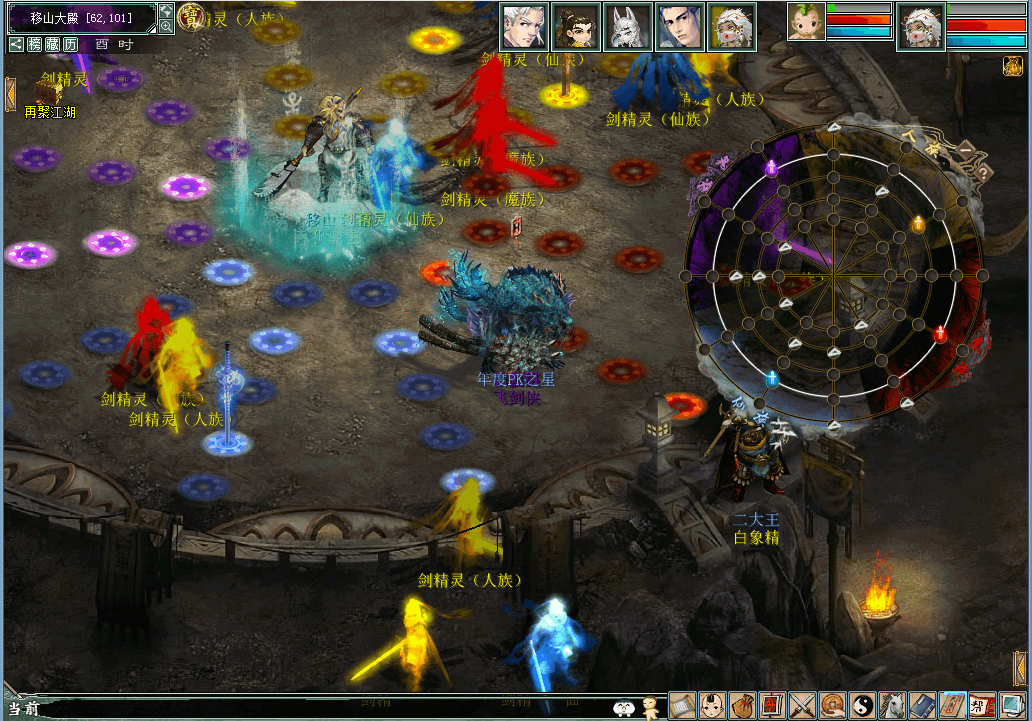Select the yin-yang symbol icon
1032x721 pixels.
click(862, 705)
